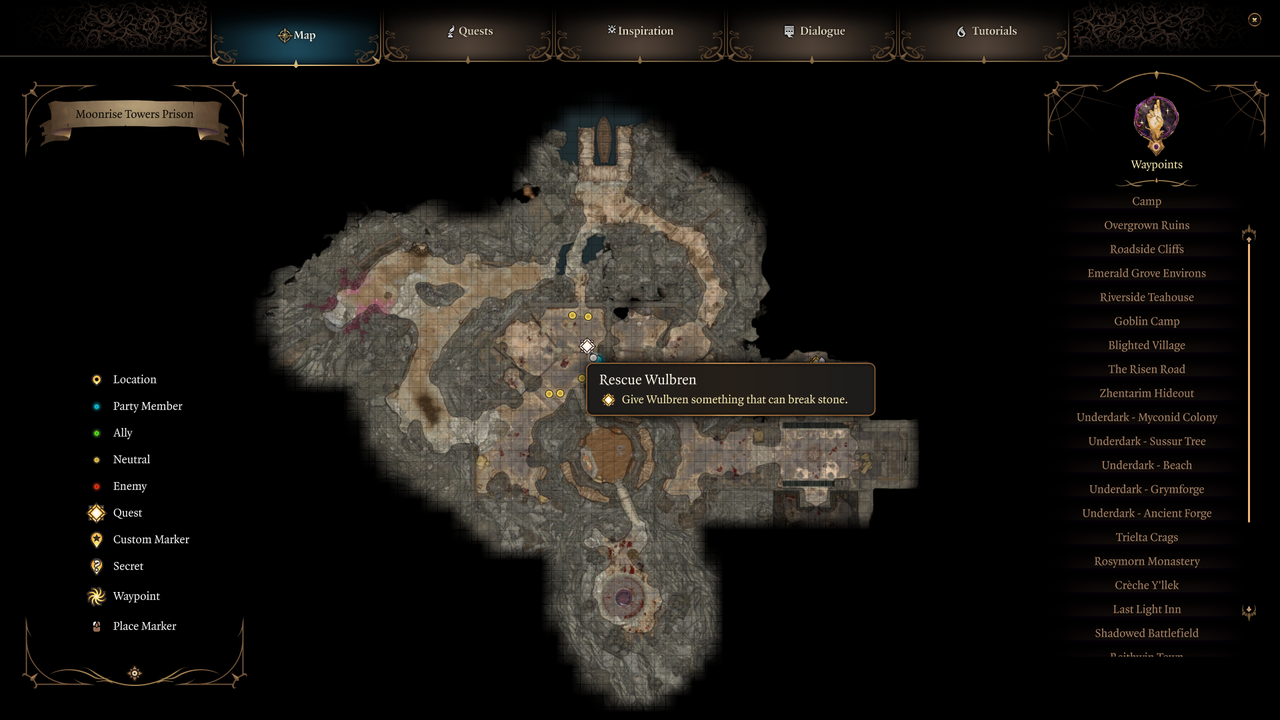Select Shadowed Battlefield waypoint

tap(1146, 633)
